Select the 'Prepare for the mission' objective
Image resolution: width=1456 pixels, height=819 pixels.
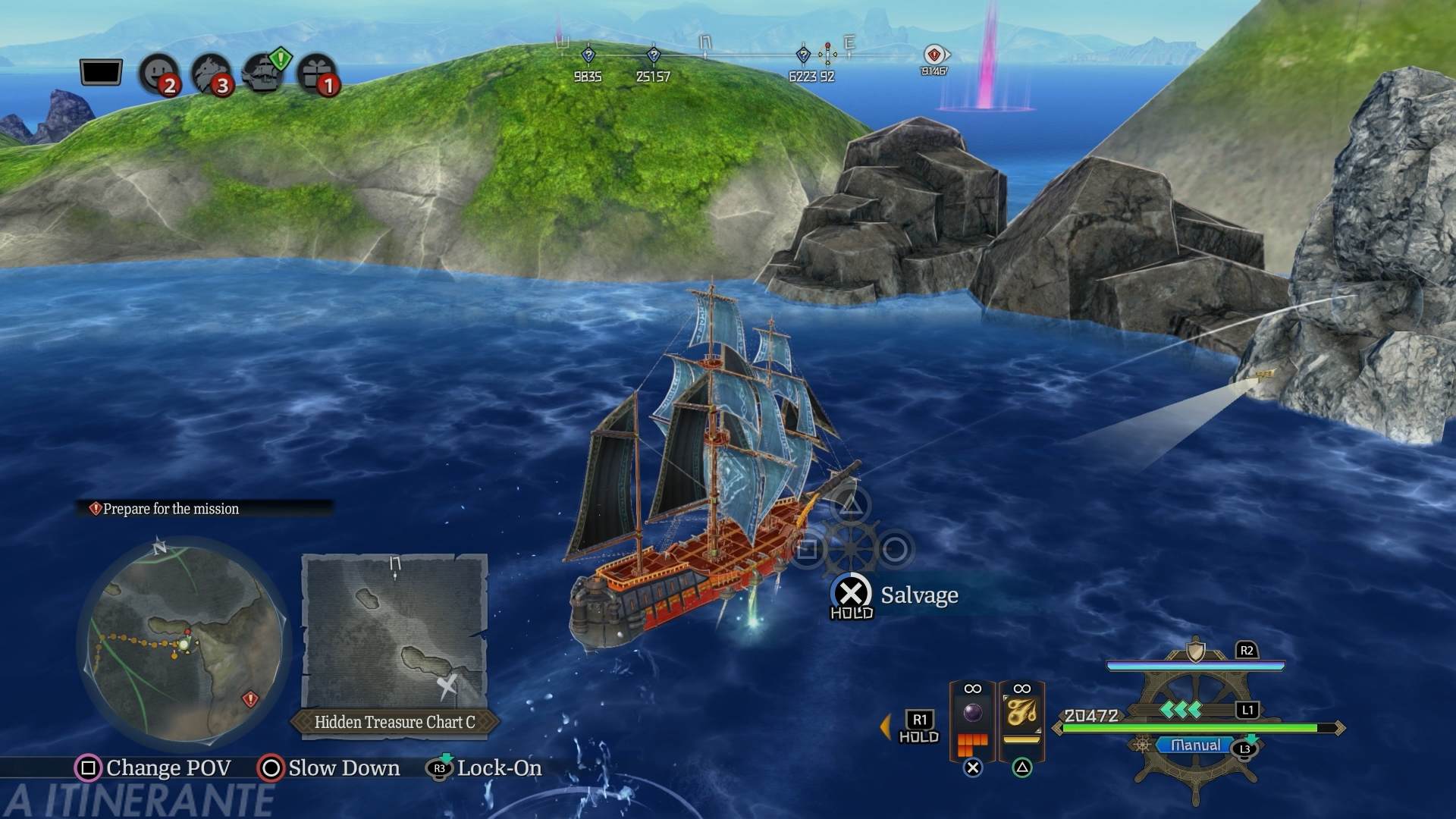point(171,509)
